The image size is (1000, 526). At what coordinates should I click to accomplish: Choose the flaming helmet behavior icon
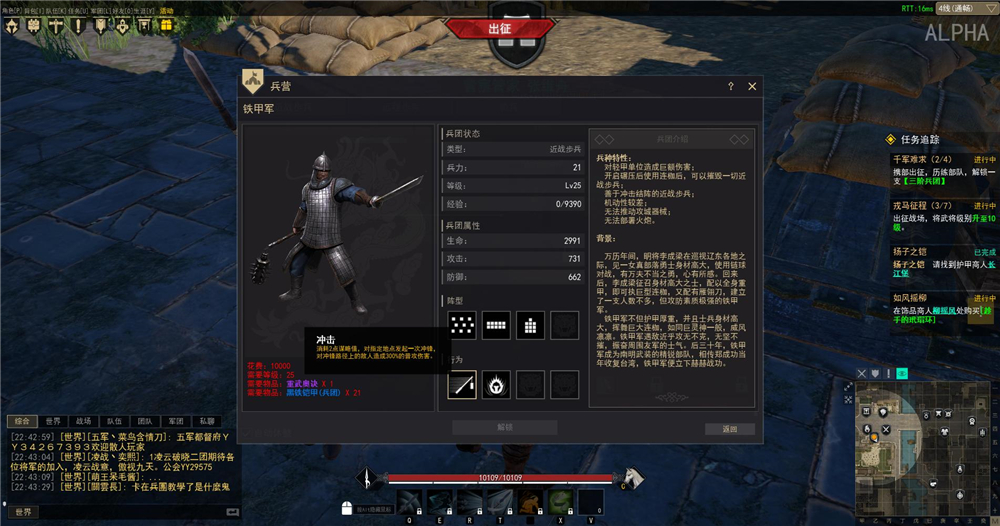[x=497, y=383]
